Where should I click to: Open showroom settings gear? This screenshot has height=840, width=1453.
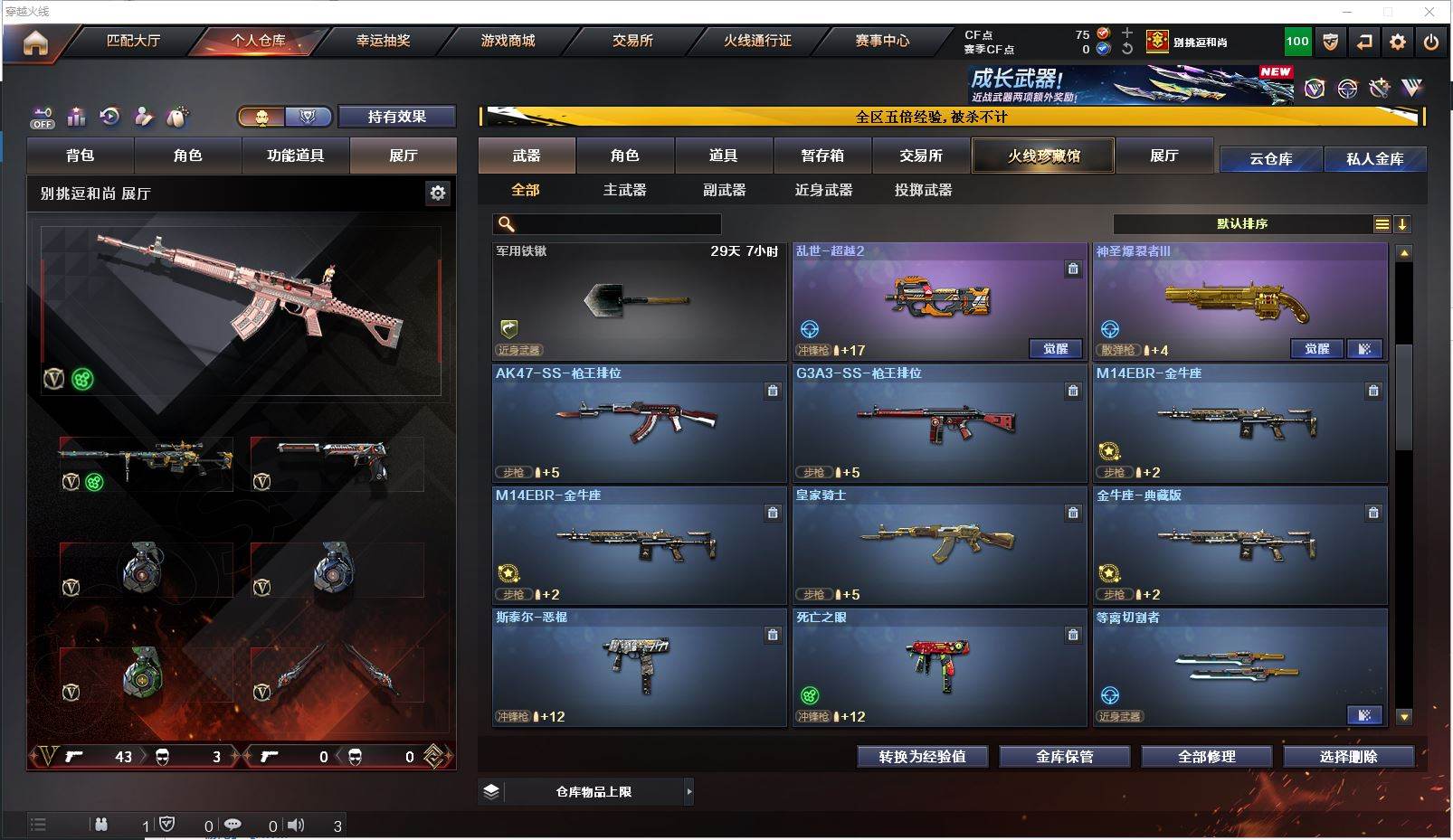pos(438,193)
